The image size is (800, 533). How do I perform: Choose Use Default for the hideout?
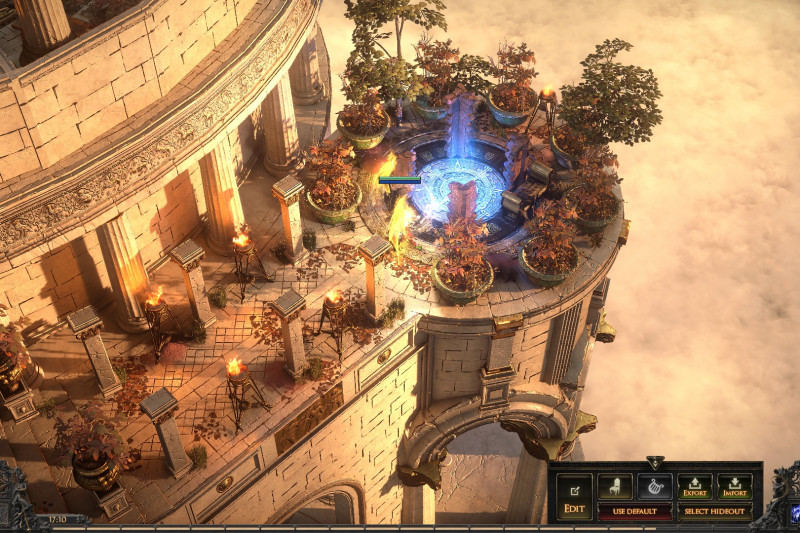point(634,511)
